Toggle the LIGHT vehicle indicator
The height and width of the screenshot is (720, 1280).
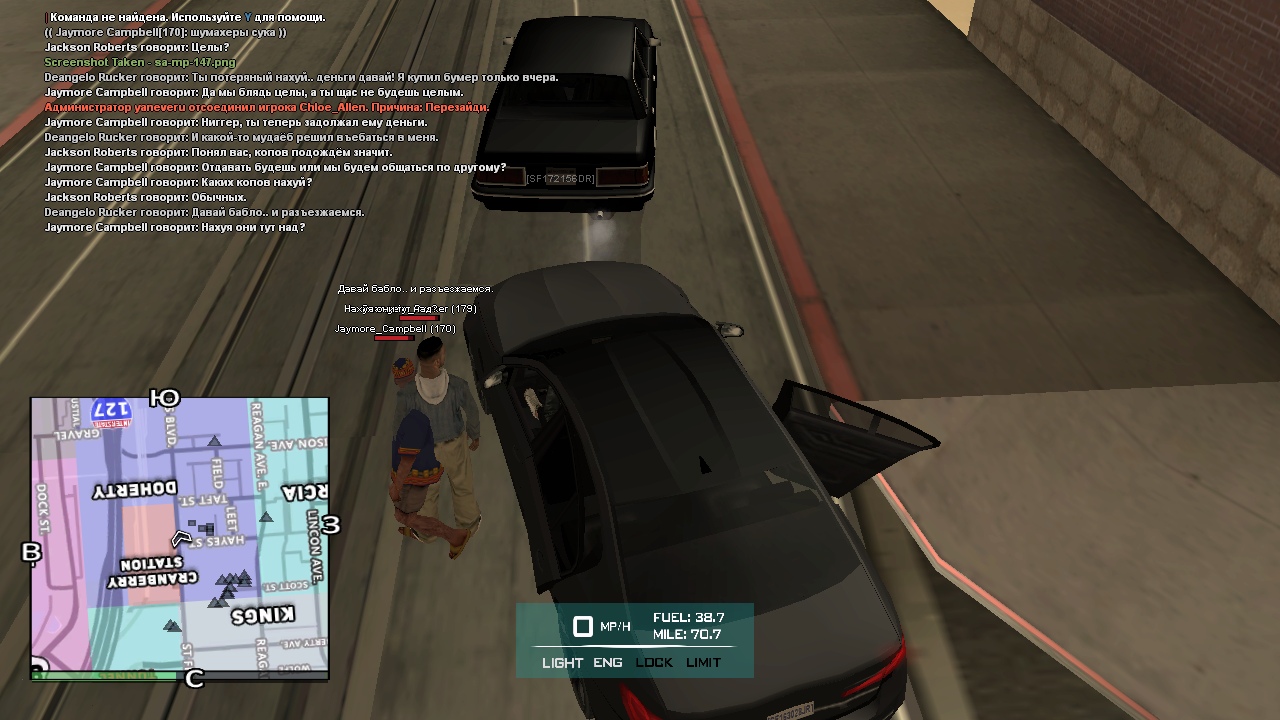(x=562, y=663)
